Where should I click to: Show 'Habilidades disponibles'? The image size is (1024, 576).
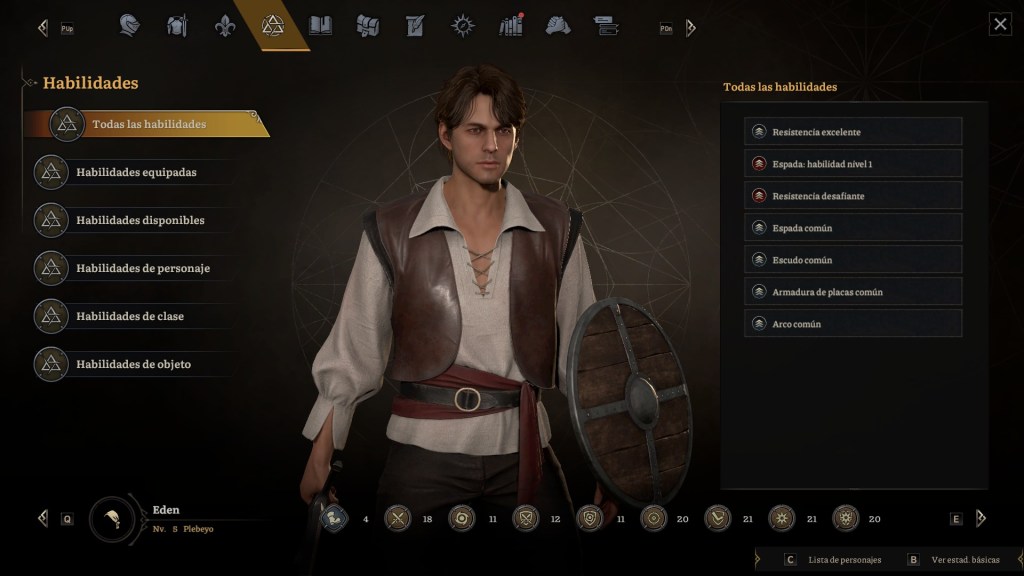(x=140, y=220)
